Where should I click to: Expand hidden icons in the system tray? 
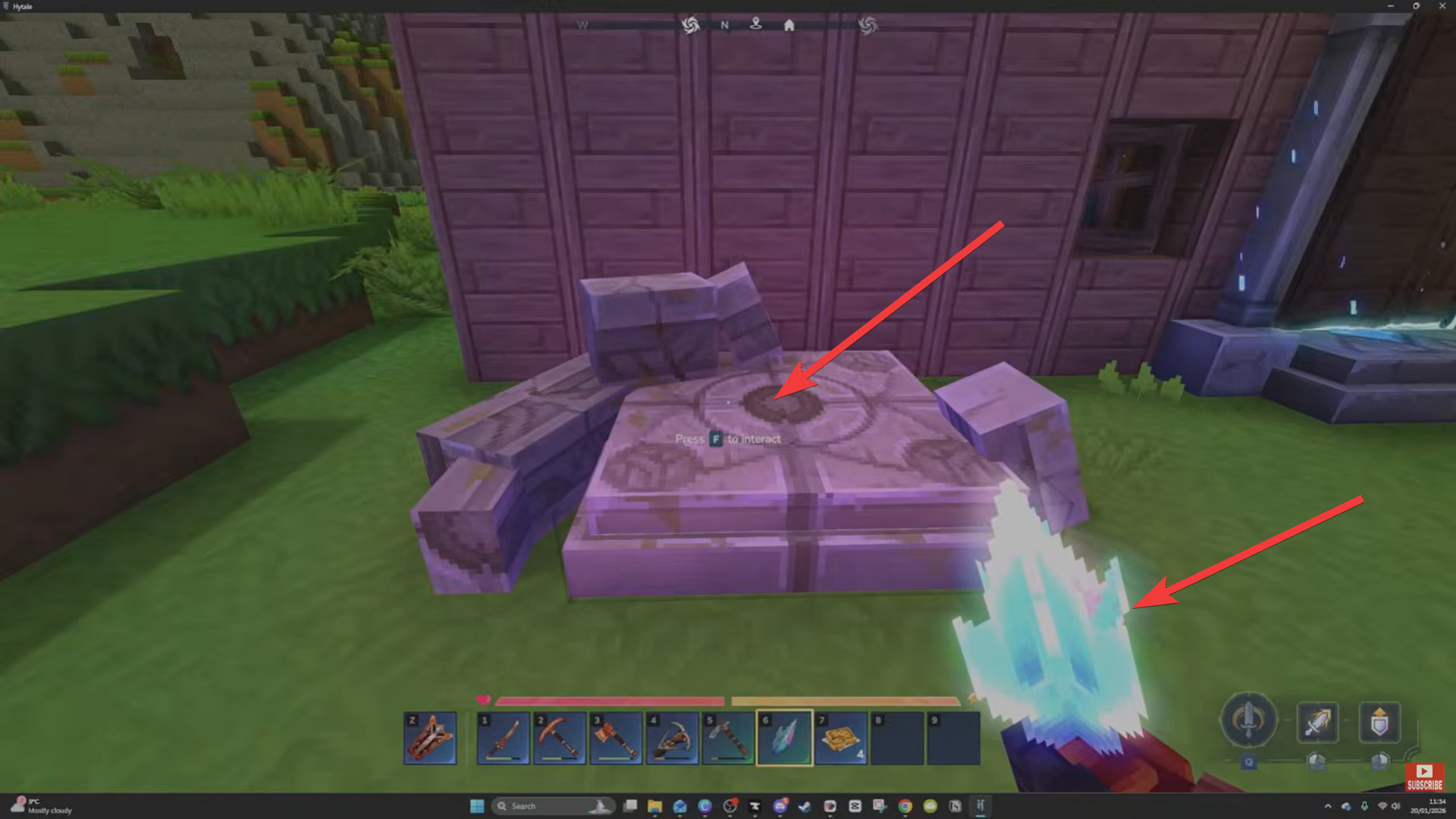click(x=1329, y=806)
